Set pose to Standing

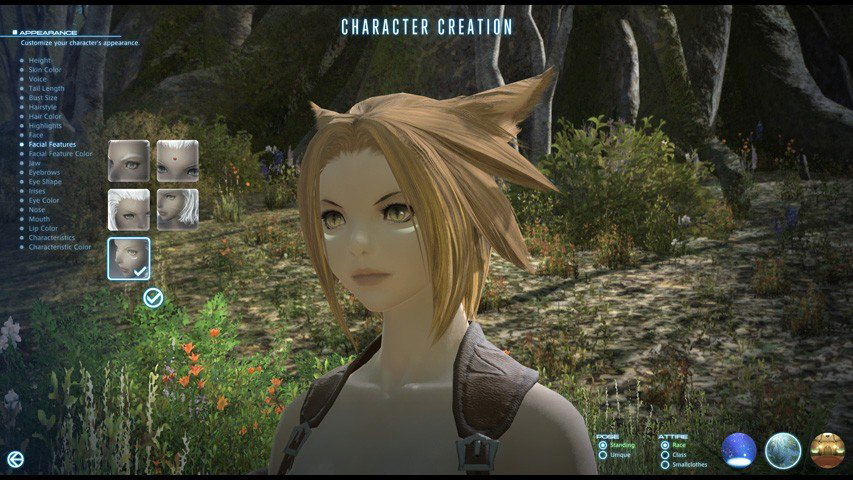tap(602, 445)
